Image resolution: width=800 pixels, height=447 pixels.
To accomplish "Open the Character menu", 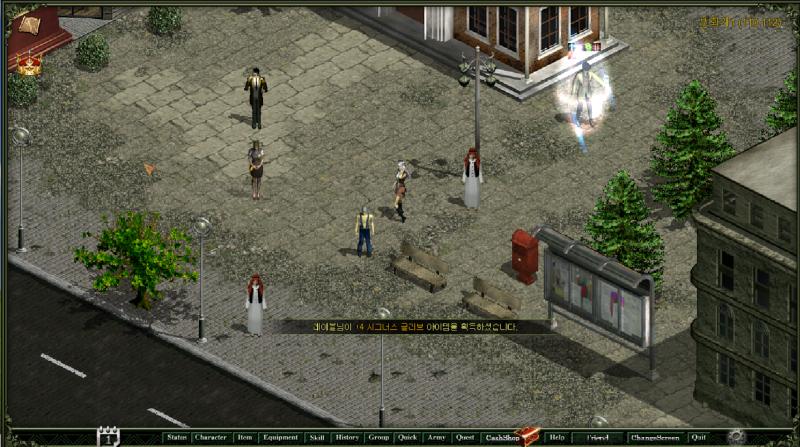I will [211, 437].
